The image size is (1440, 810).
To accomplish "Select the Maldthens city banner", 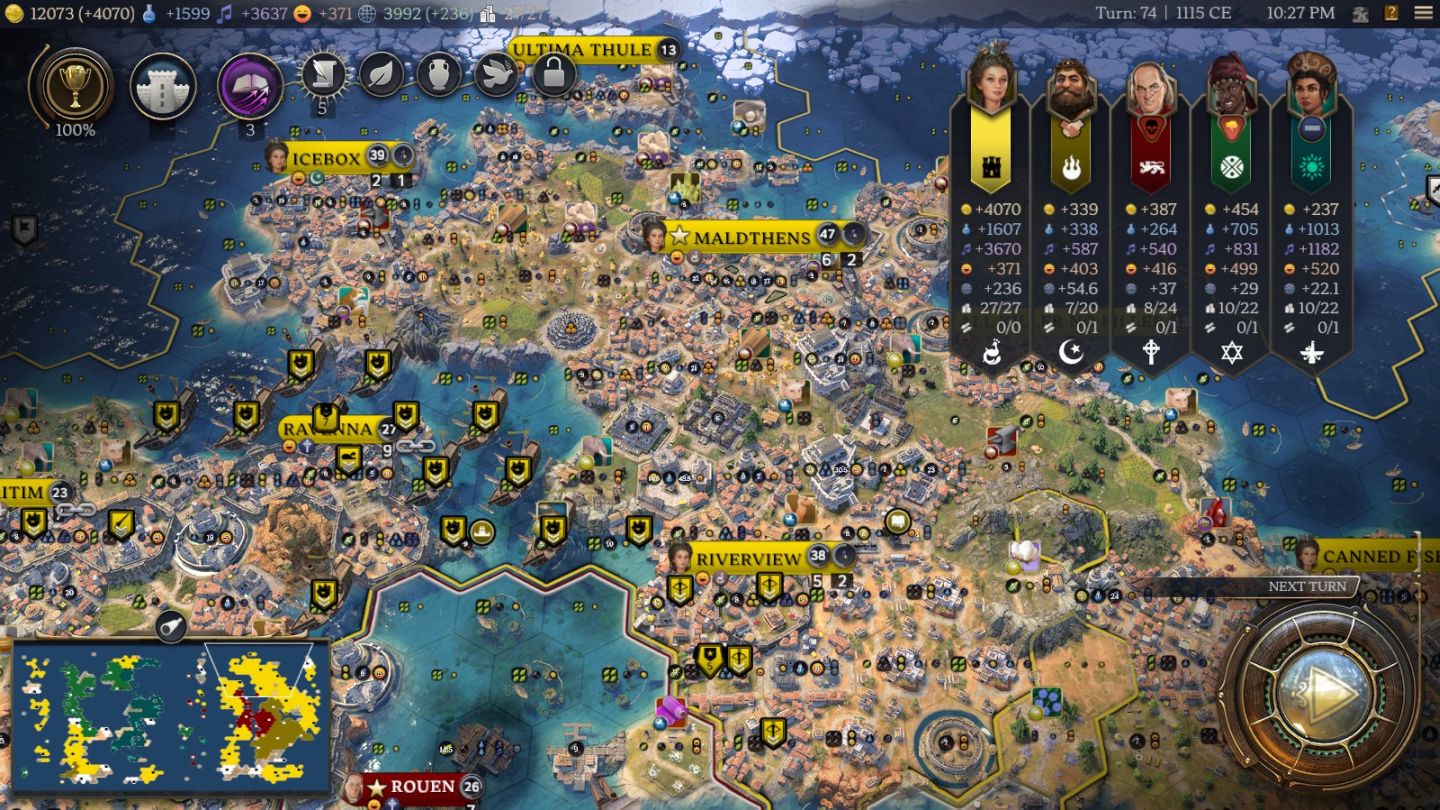I will [751, 238].
